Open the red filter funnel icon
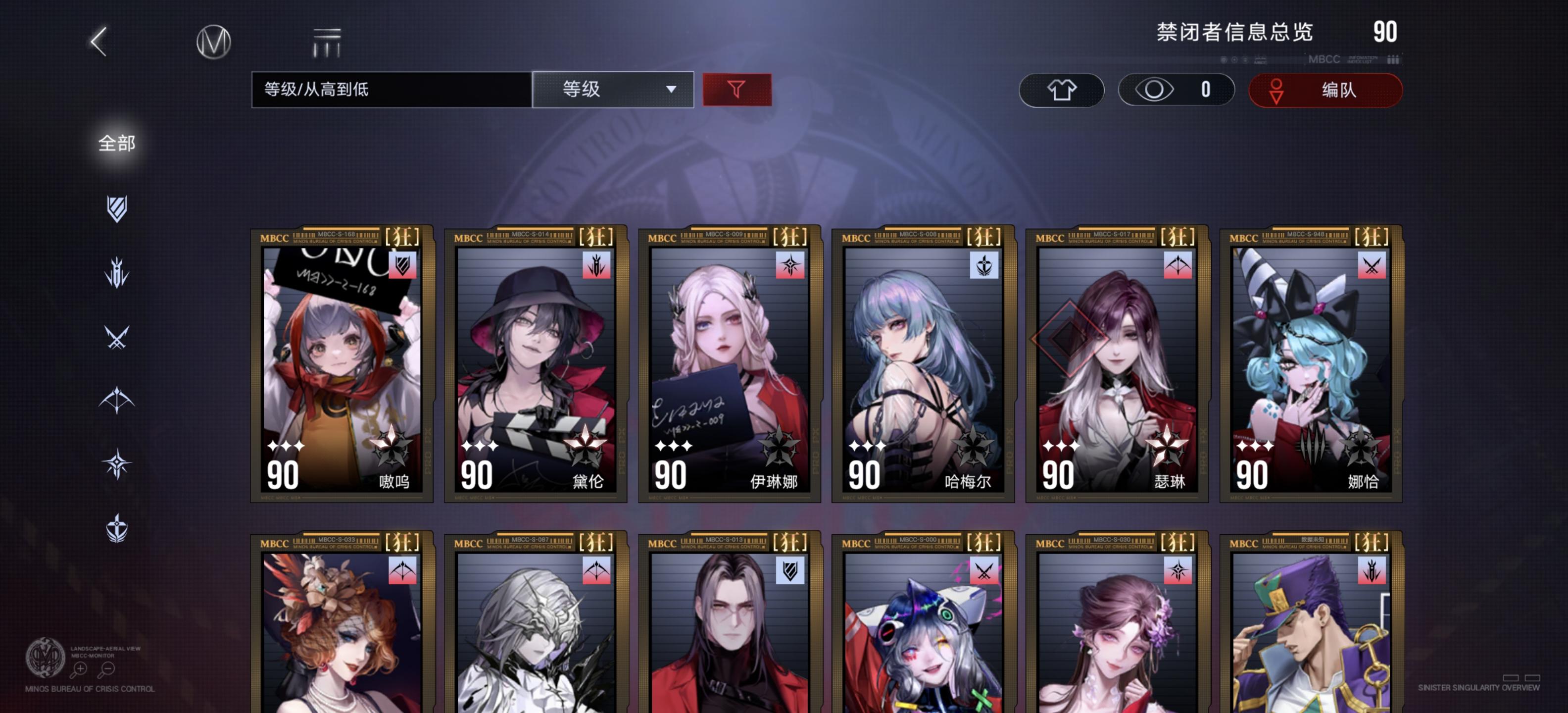Image resolution: width=1568 pixels, height=713 pixels. click(736, 89)
